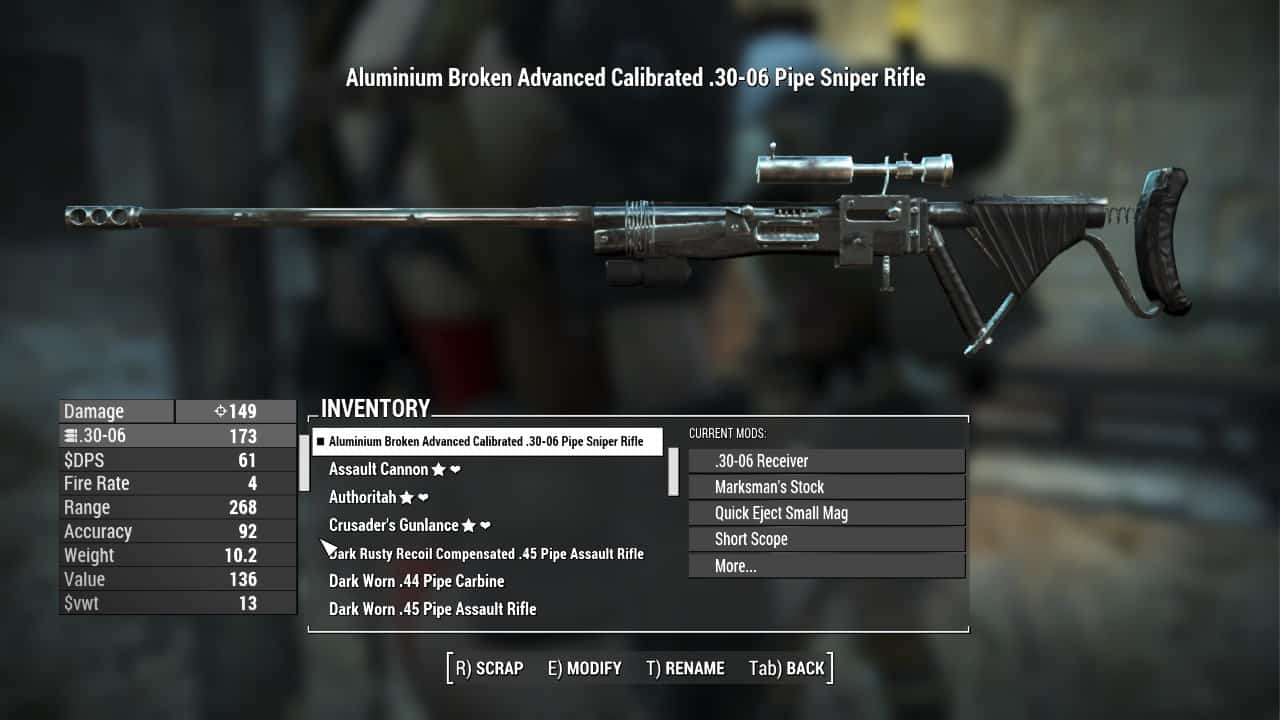
Task: Select the Short Scope mod
Action: (826, 539)
